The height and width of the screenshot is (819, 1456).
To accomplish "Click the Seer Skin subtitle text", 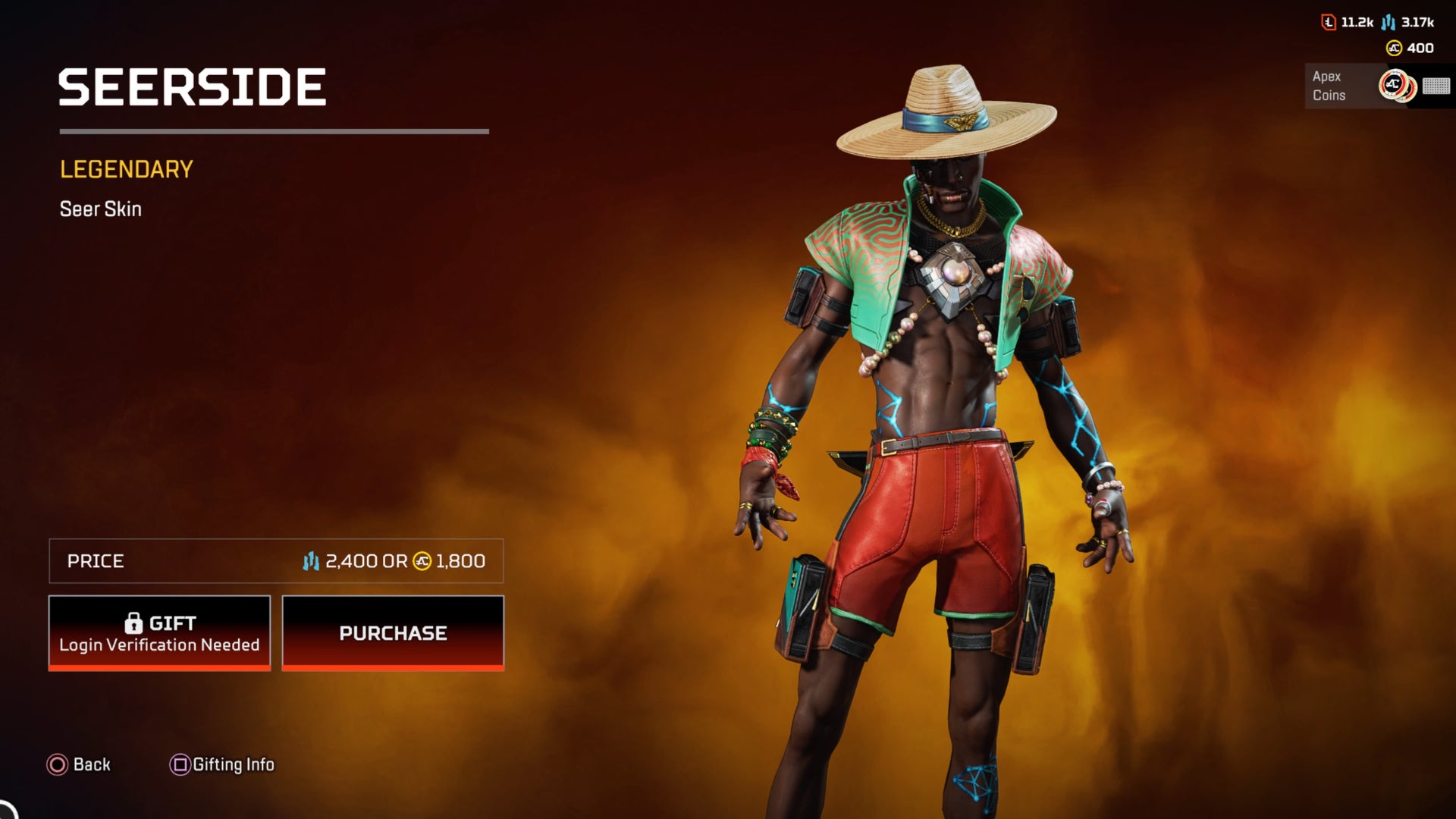I will 100,209.
